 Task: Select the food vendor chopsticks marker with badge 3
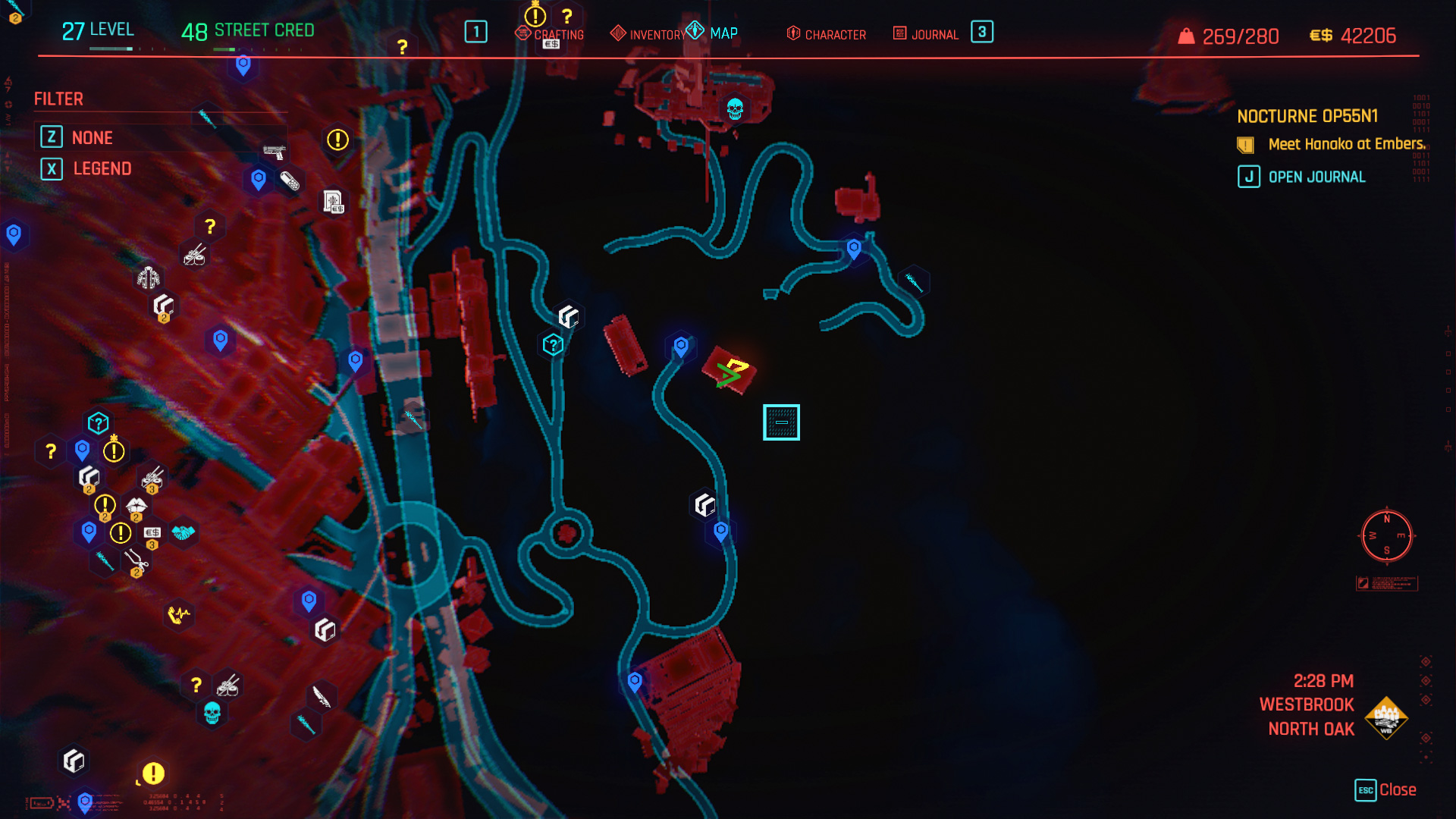152,479
